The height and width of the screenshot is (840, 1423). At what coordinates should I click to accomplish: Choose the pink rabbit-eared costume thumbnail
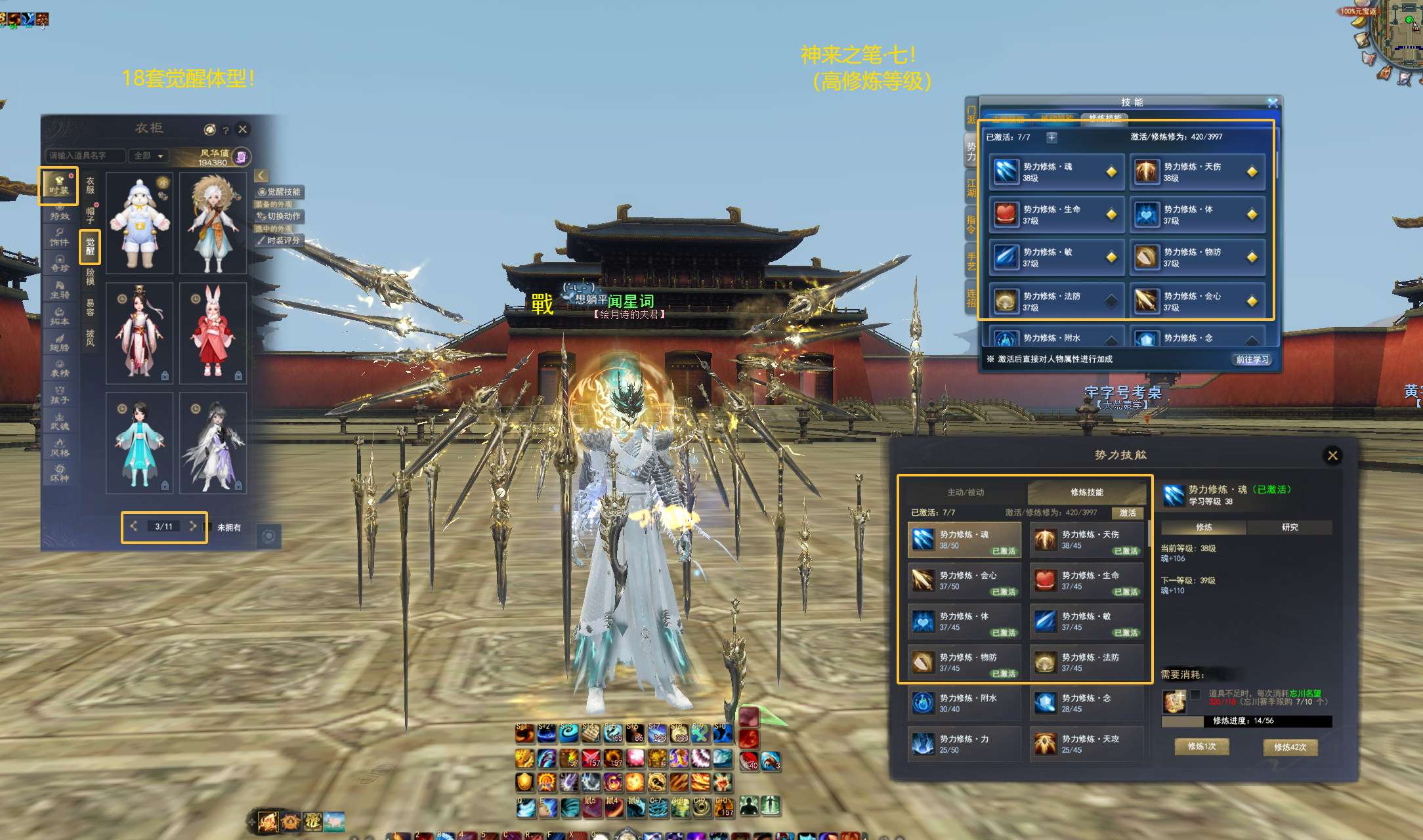pyautogui.click(x=213, y=333)
